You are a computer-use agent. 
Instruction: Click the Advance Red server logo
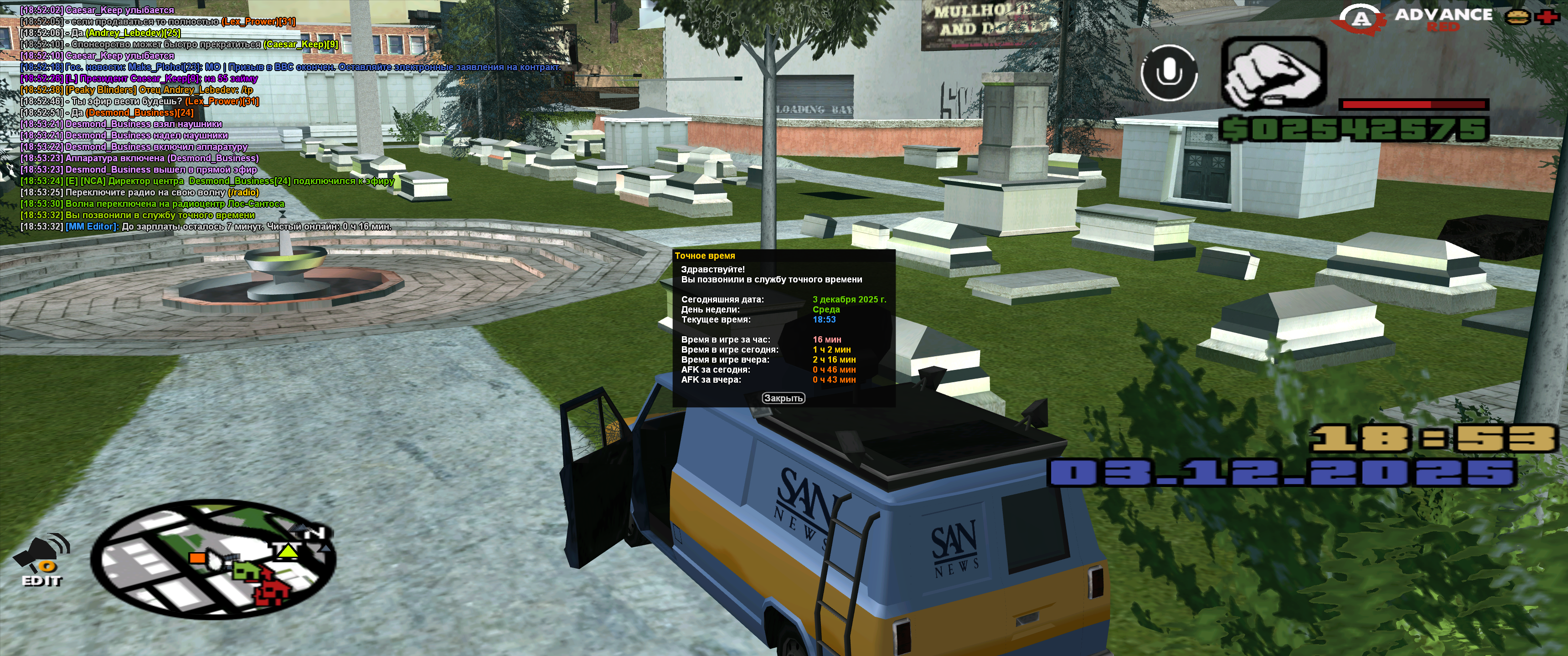[x=1413, y=19]
